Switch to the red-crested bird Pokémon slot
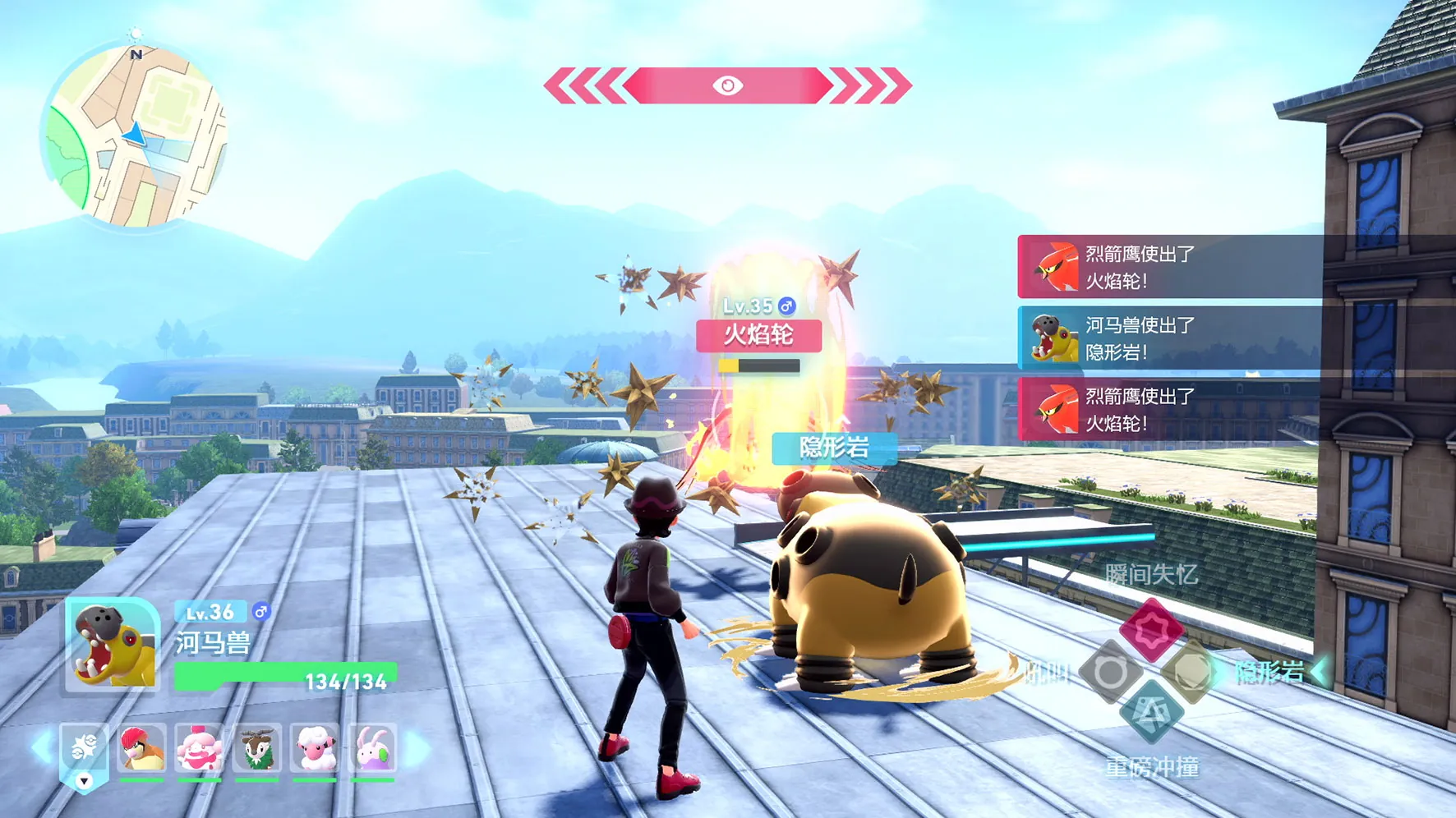 tap(141, 748)
